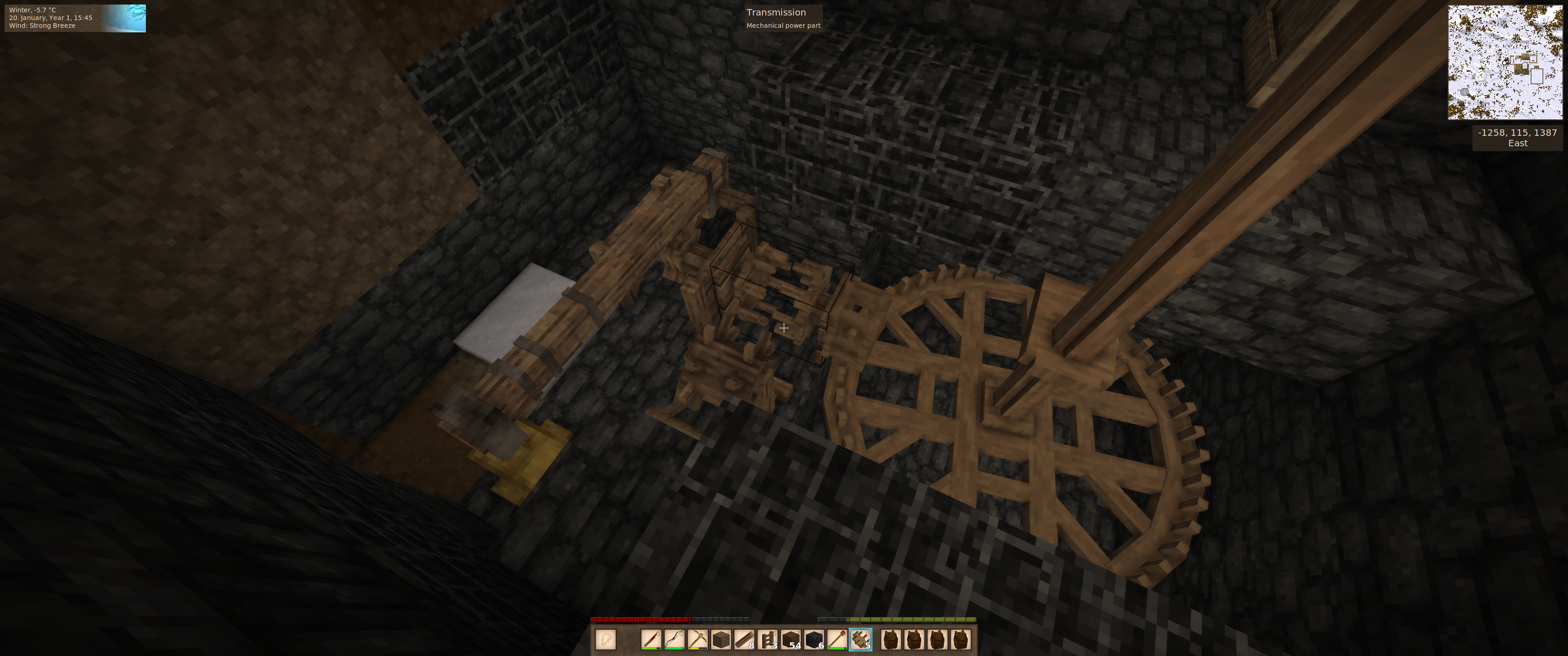
Task: Choose the wooden axle stack of 8
Action: 744,640
